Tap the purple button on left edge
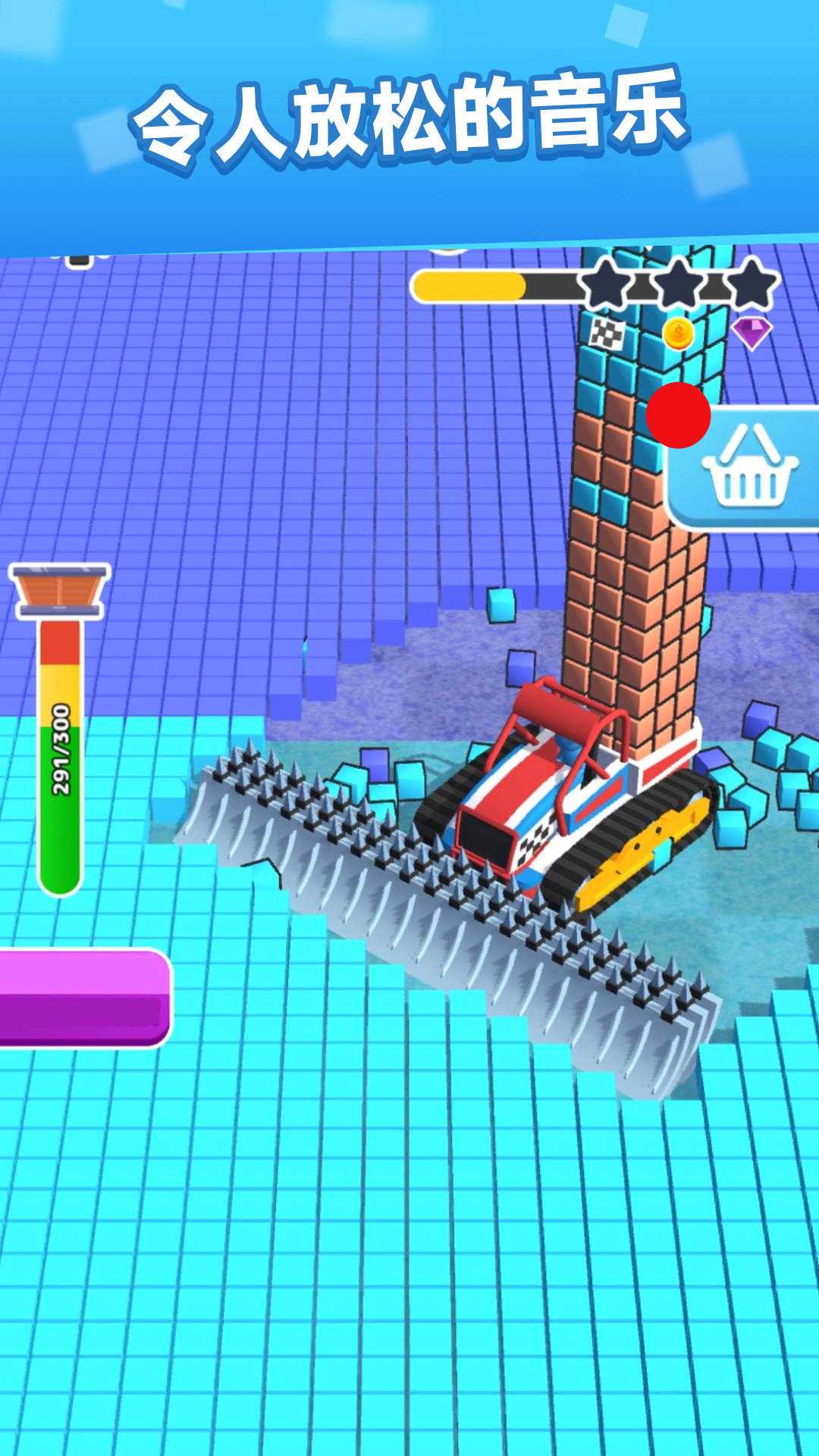Image resolution: width=819 pixels, height=1456 pixels. coord(82,997)
